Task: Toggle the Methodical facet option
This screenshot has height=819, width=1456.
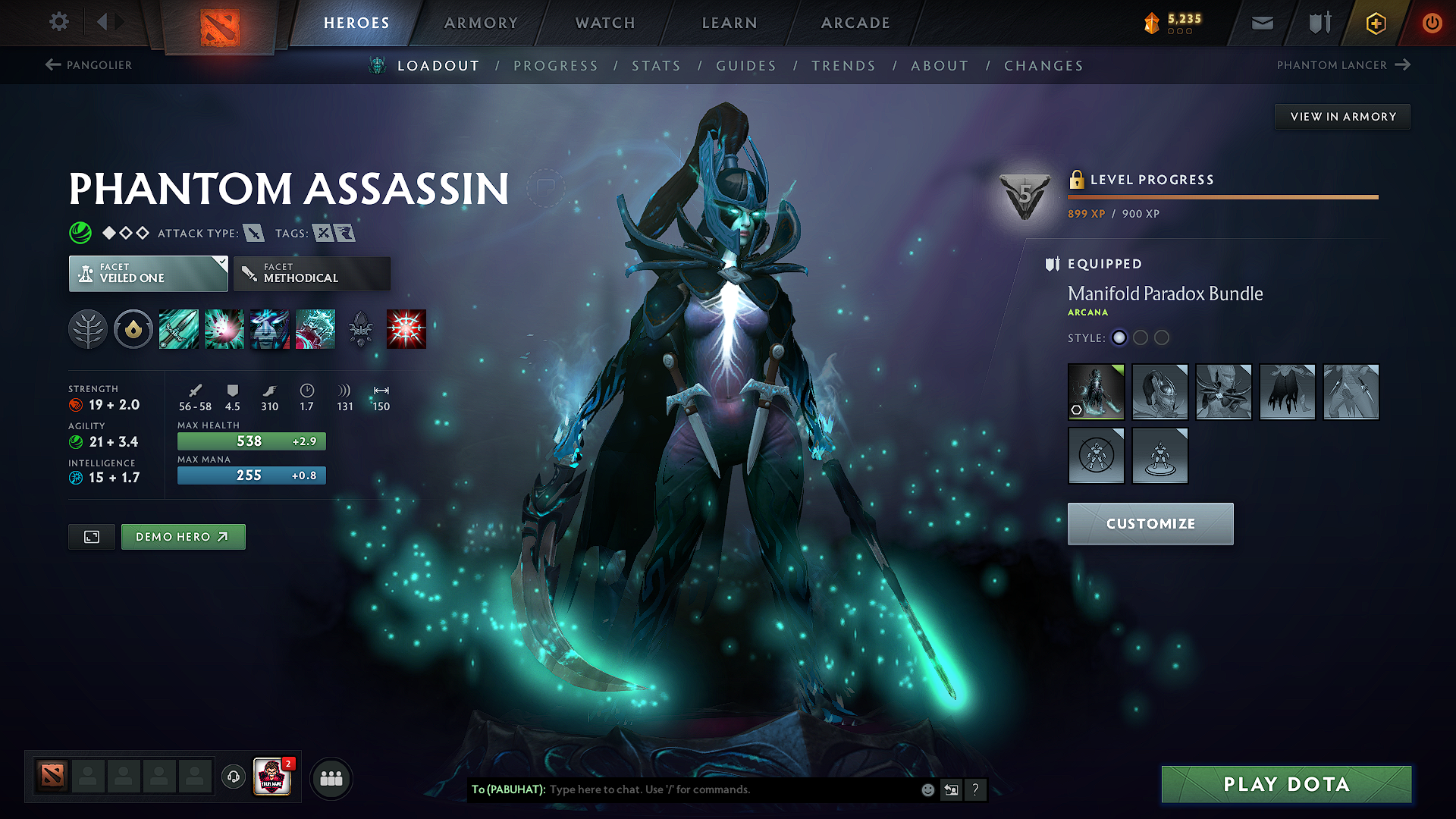Action: (x=312, y=273)
